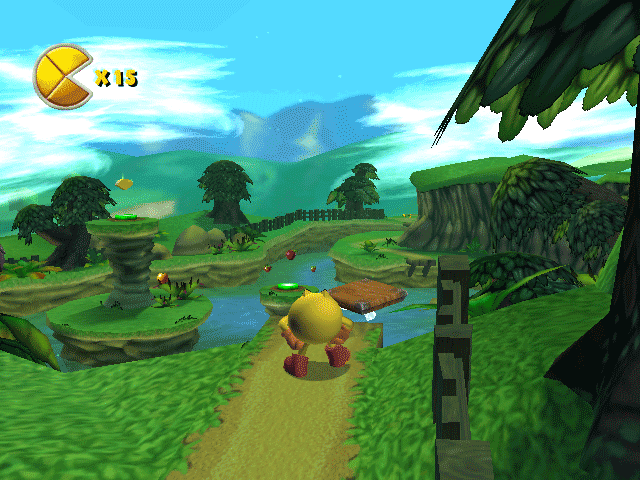Click the Pac-Man lives icon

pos(61,75)
